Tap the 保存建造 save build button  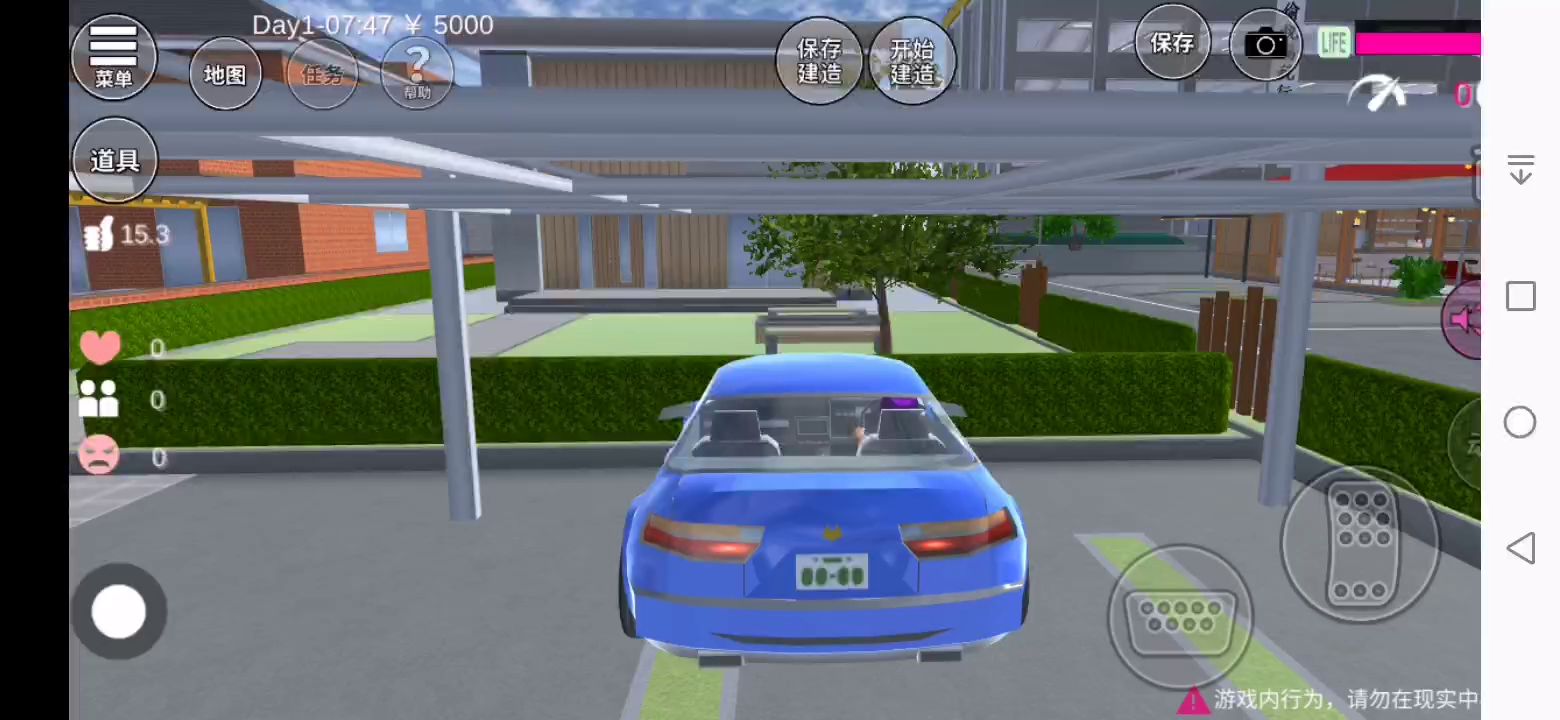coord(819,61)
